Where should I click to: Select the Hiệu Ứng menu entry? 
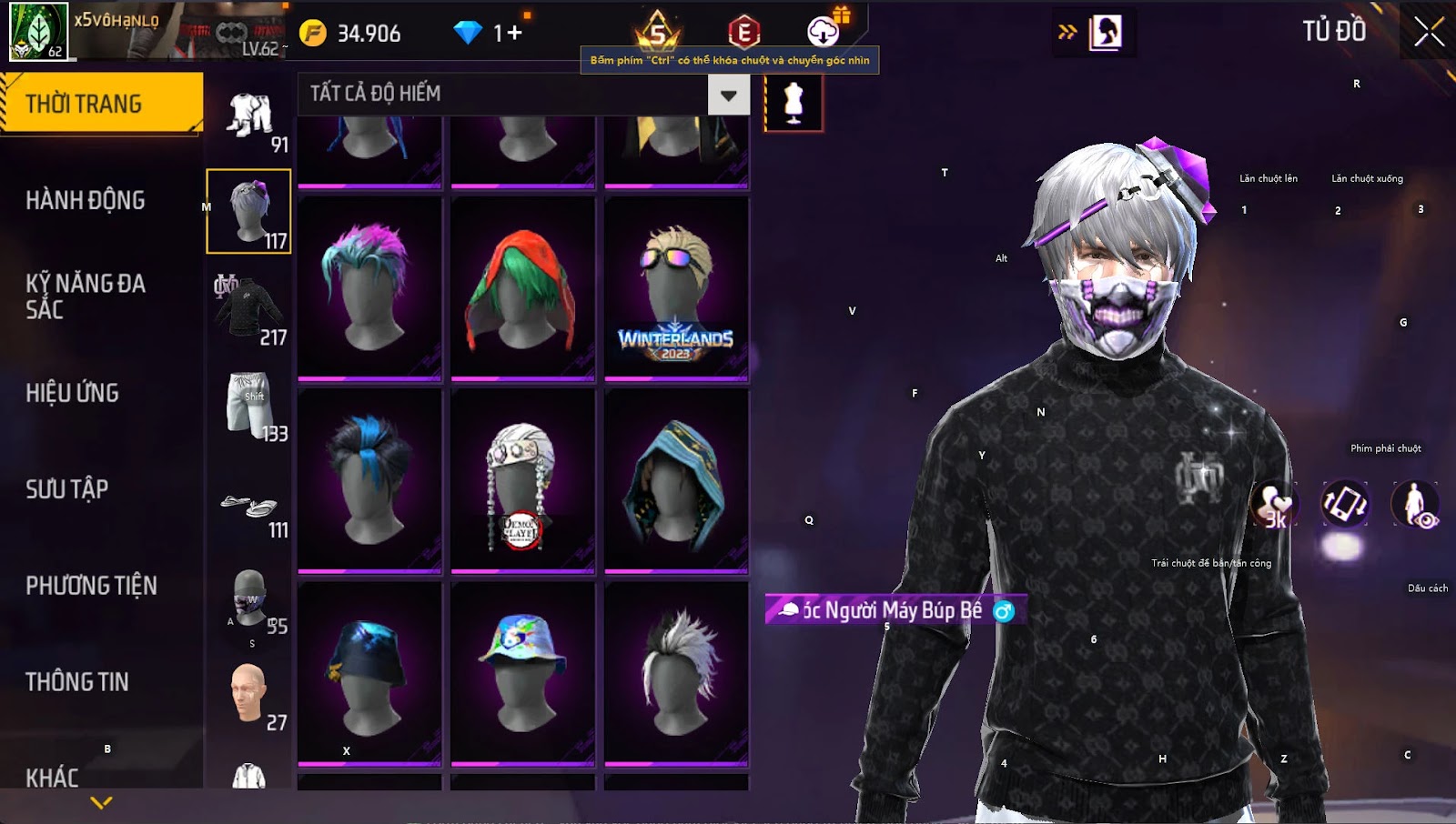click(73, 393)
